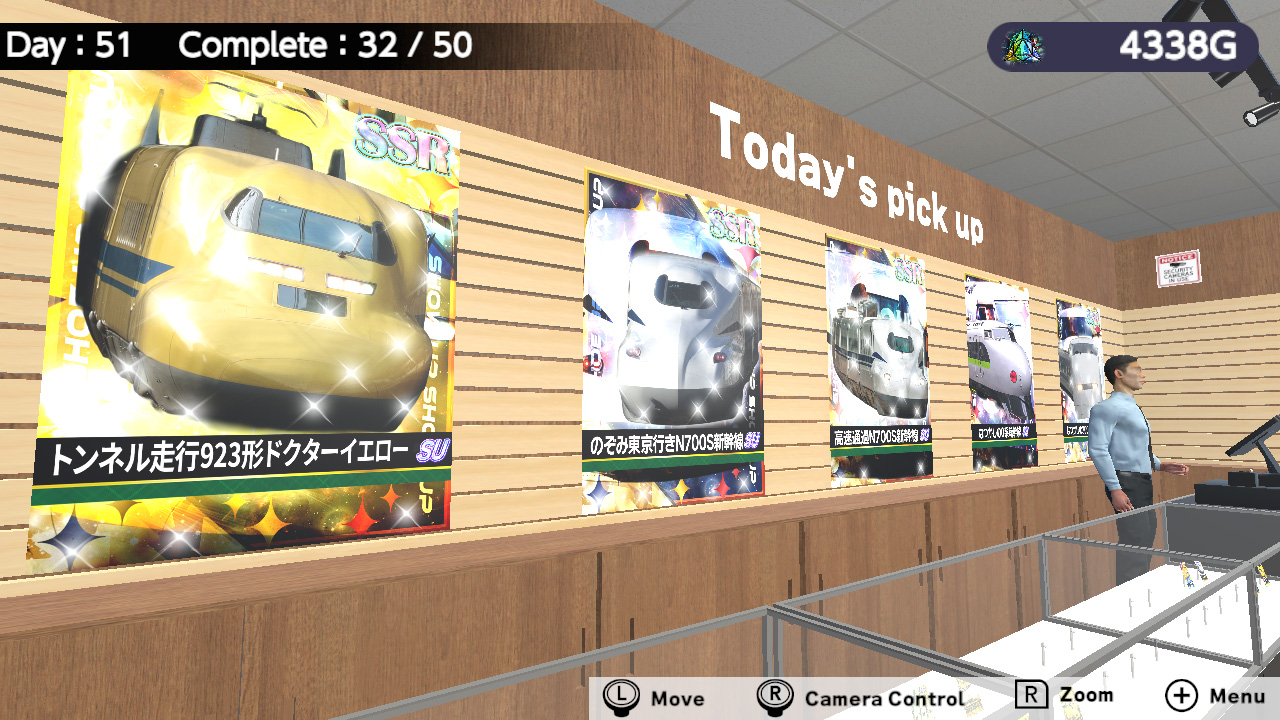The width and height of the screenshot is (1280, 720).
Task: Open the Menu via the plus icon
Action: 1181,694
